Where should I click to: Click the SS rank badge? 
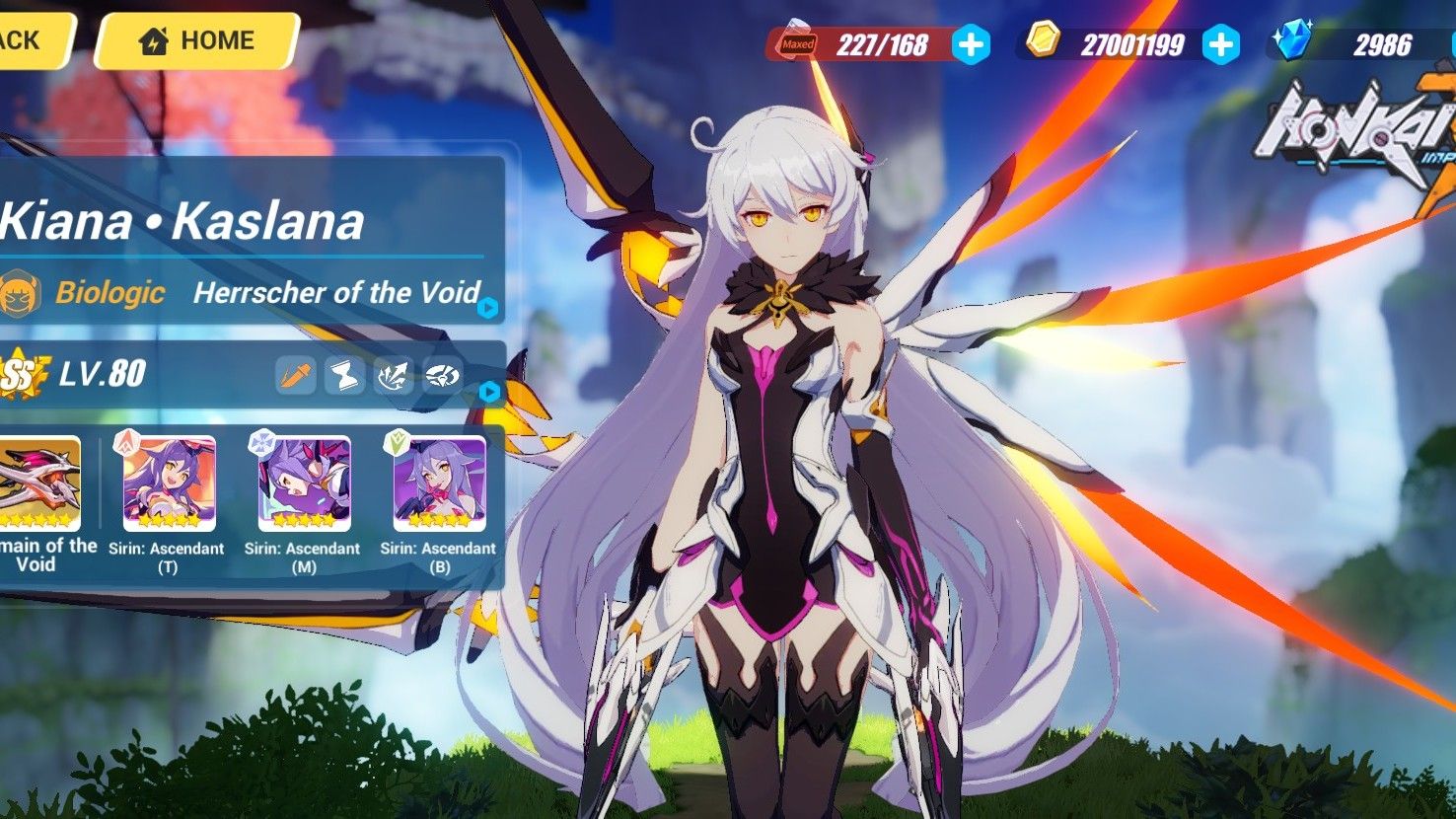point(20,374)
